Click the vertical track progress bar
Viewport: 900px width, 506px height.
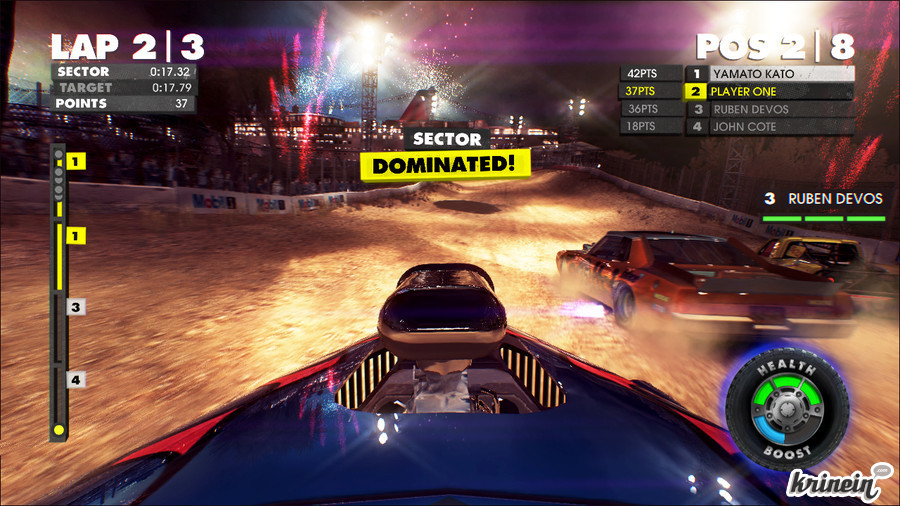59,292
